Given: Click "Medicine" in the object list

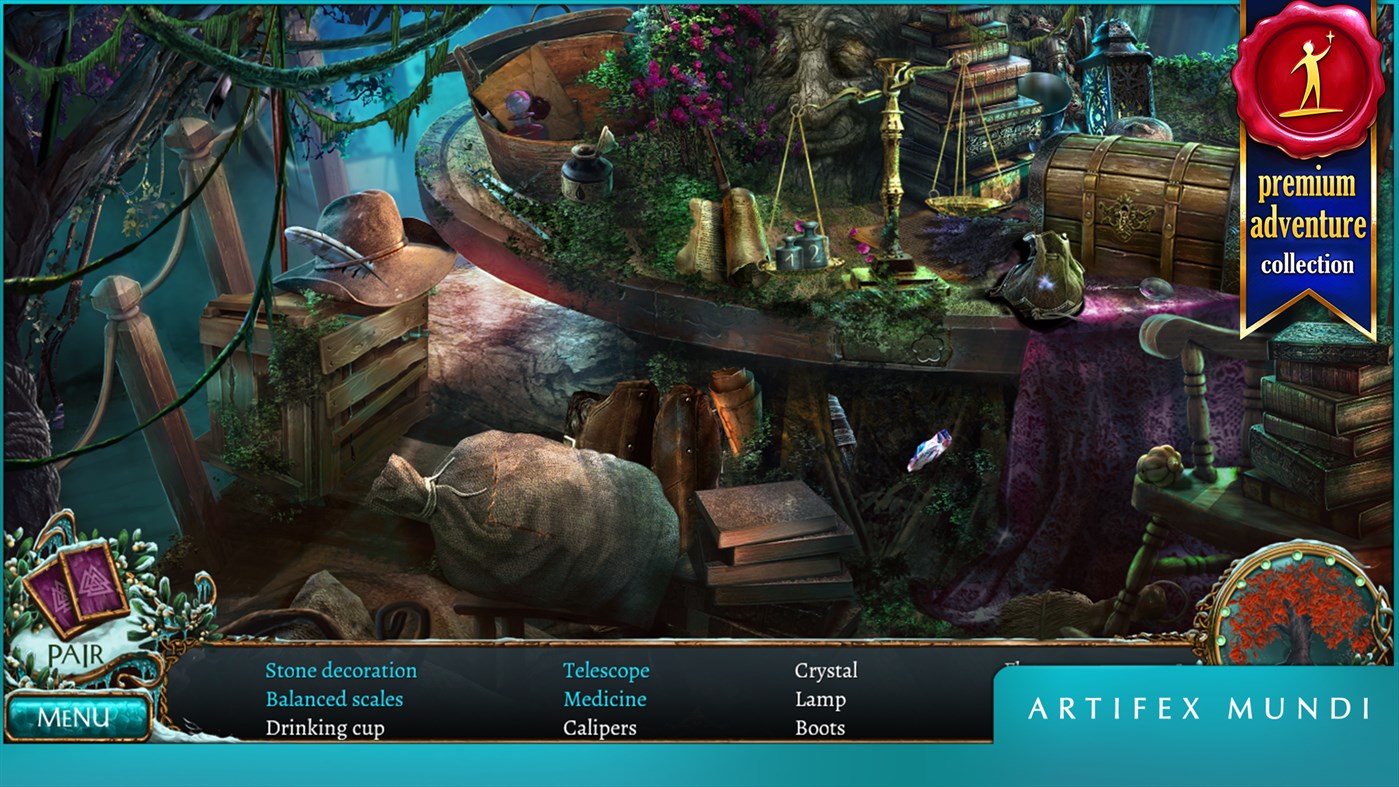Looking at the screenshot, I should (604, 698).
